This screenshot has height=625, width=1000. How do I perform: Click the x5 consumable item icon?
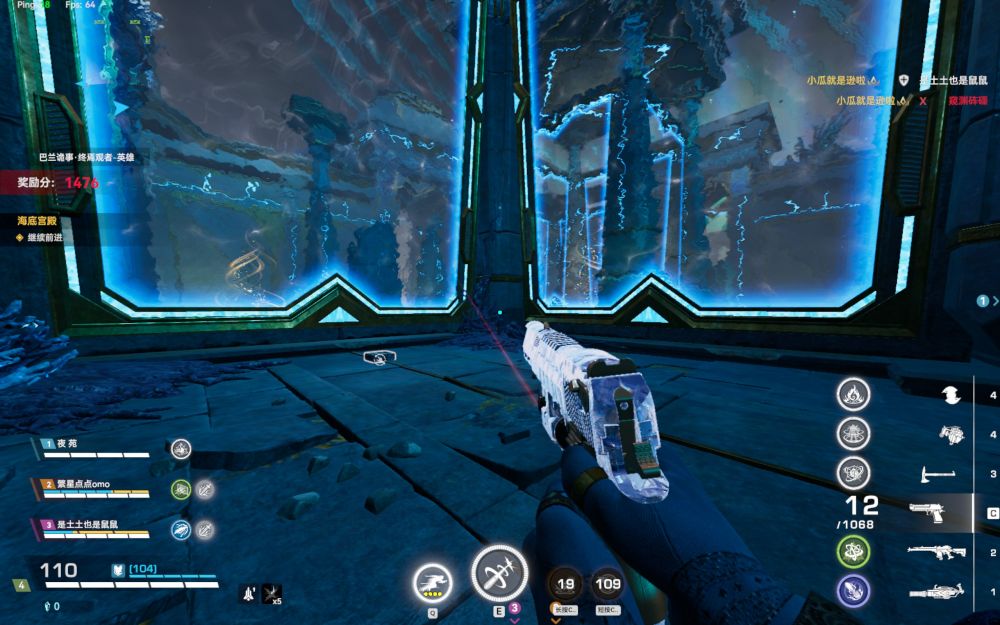[x=271, y=594]
